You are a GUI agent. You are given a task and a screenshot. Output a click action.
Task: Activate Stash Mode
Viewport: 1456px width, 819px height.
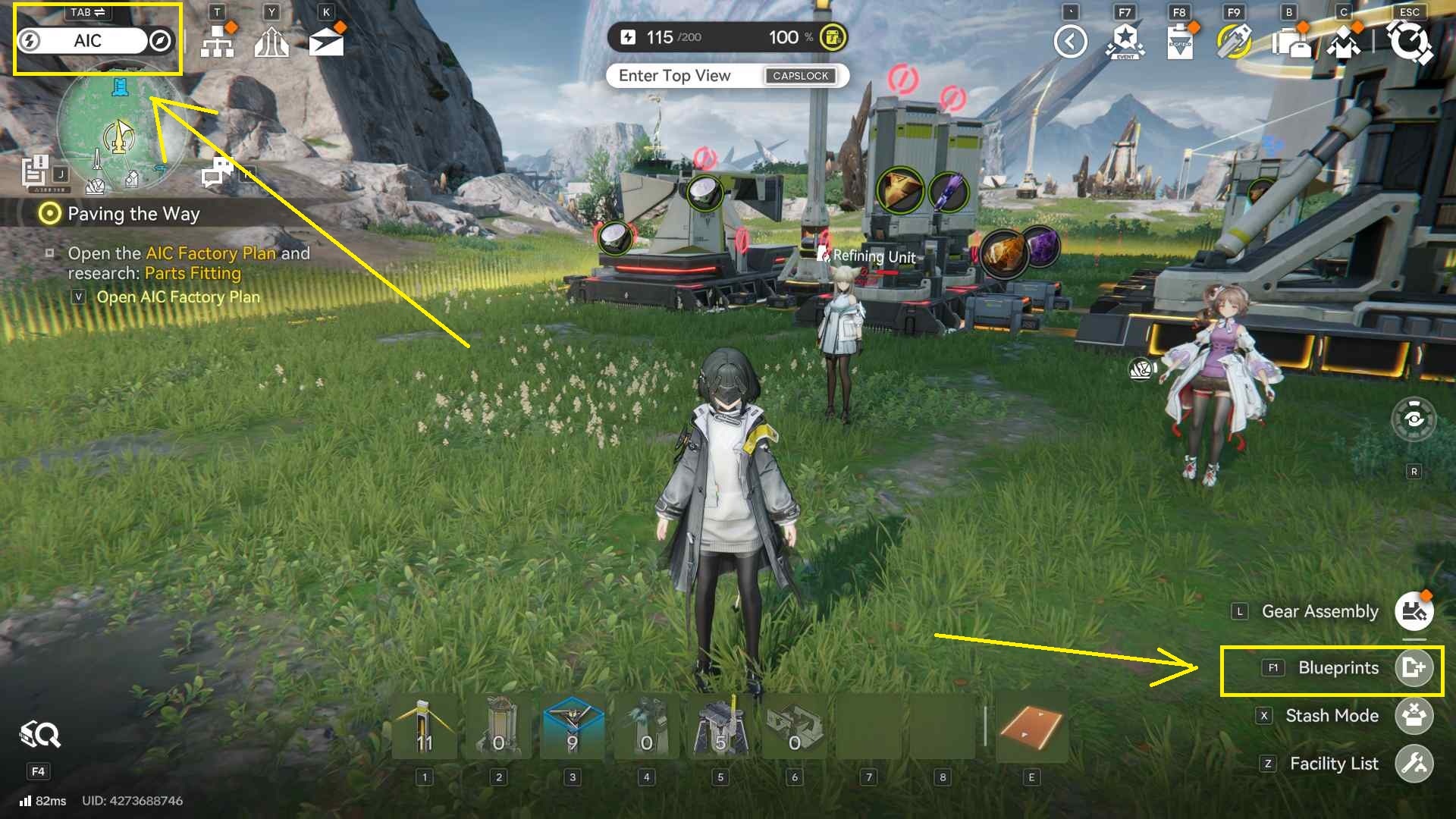[x=1414, y=716]
